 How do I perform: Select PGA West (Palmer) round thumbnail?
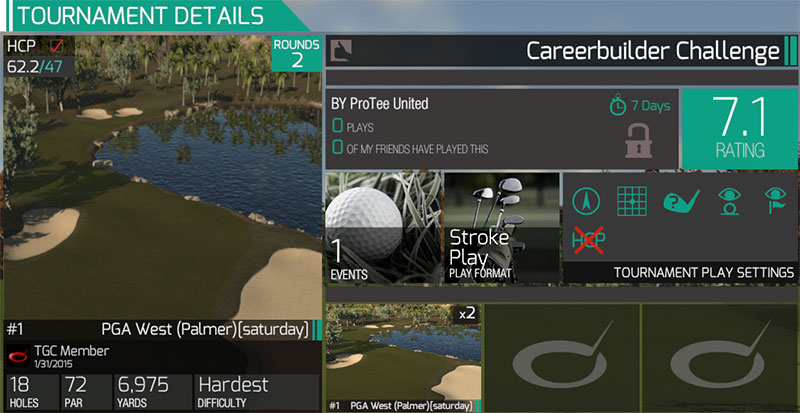[x=403, y=356]
